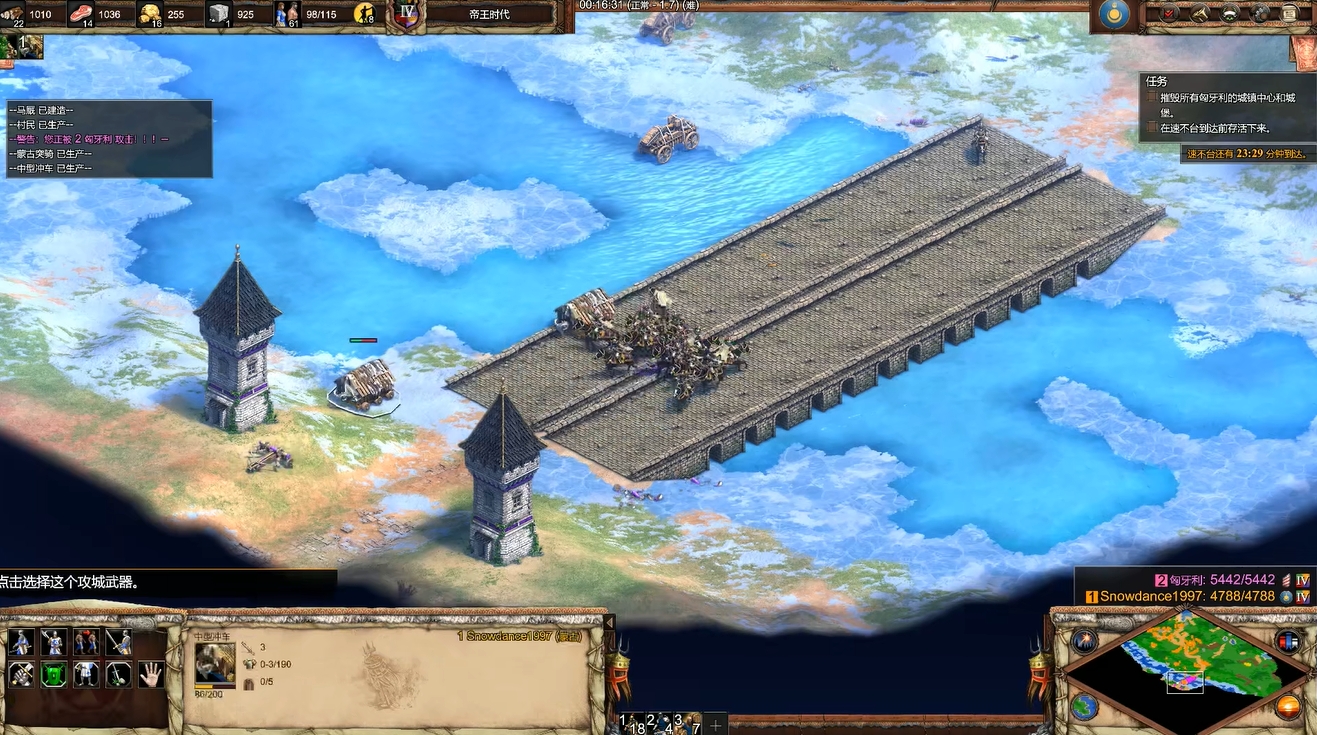Collapse the unit panel with the arrow tab

point(609,622)
